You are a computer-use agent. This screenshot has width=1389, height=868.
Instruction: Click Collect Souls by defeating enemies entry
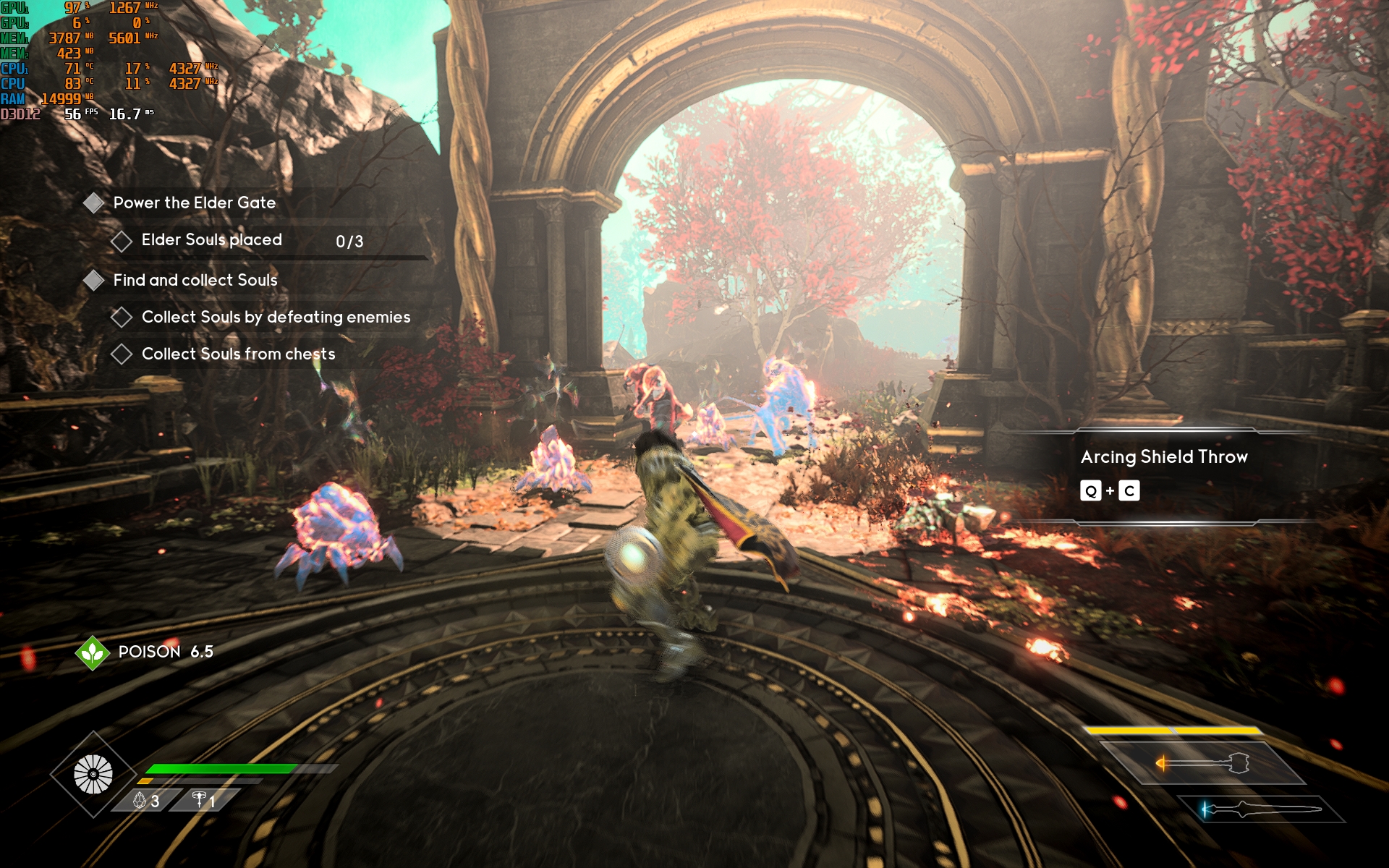[x=276, y=318]
